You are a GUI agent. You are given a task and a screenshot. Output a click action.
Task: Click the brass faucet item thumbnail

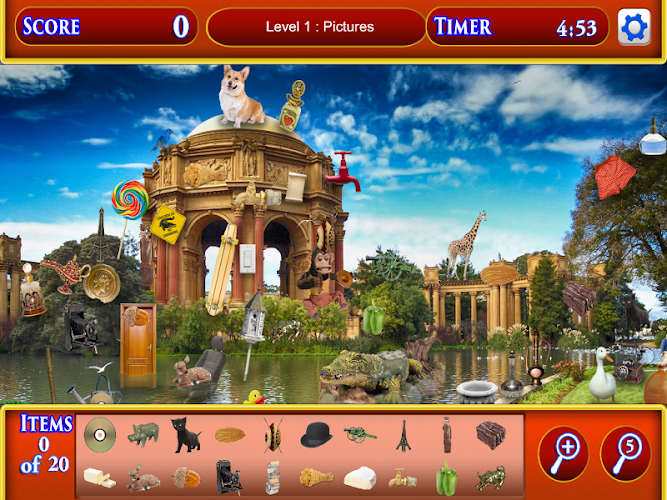[x=403, y=478]
